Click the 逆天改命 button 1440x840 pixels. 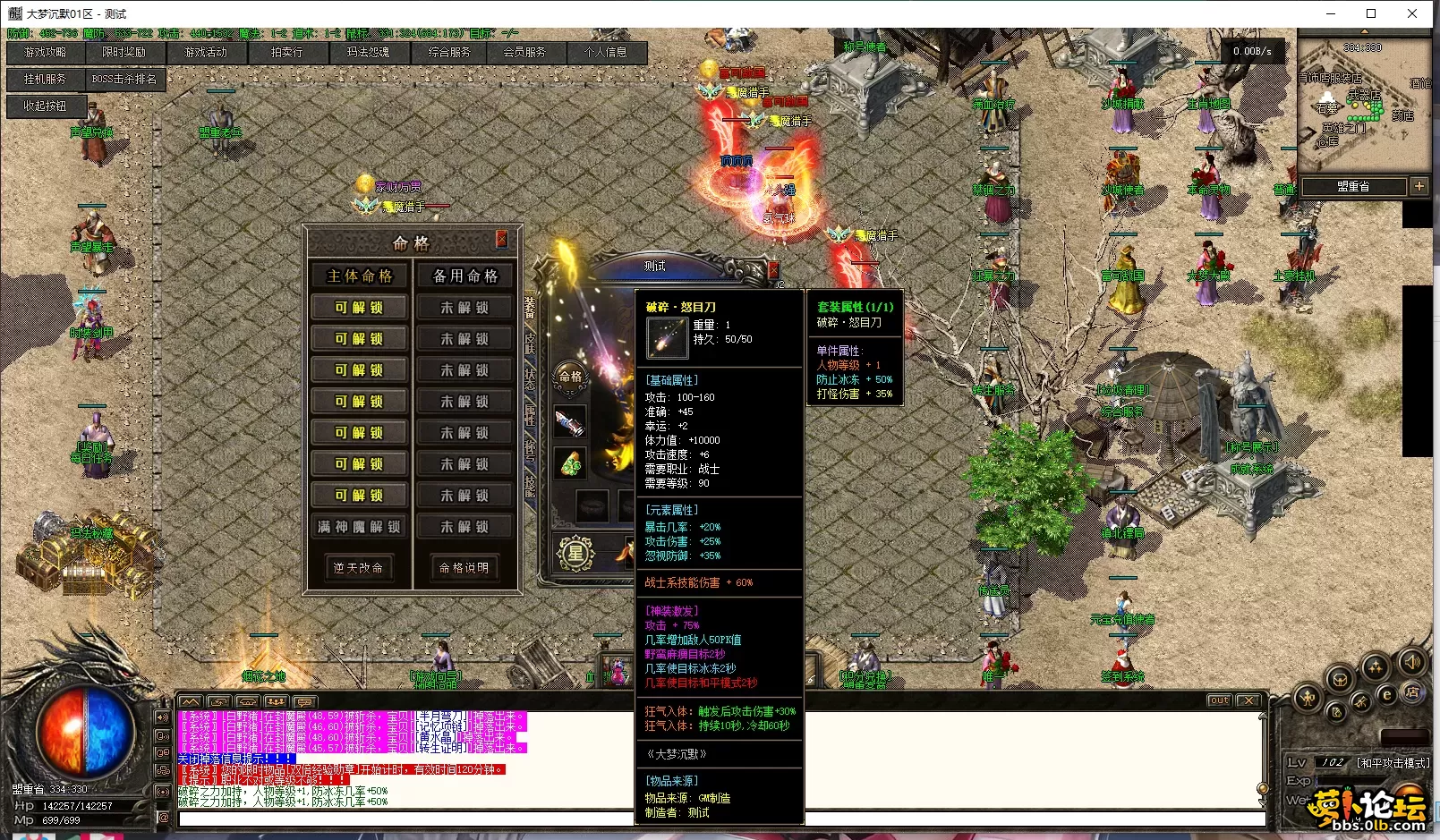tap(358, 568)
